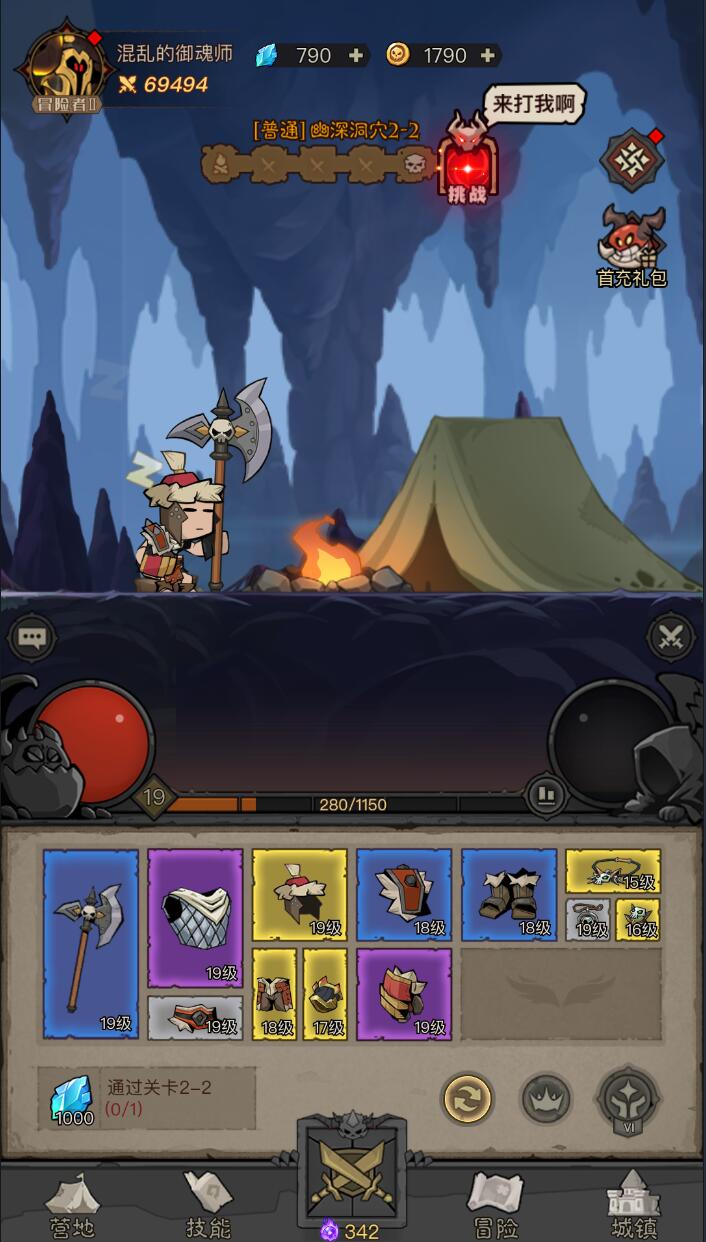Select the skull battle axe weapon slot
Image resolution: width=706 pixels, height=1242 pixels.
(91, 943)
